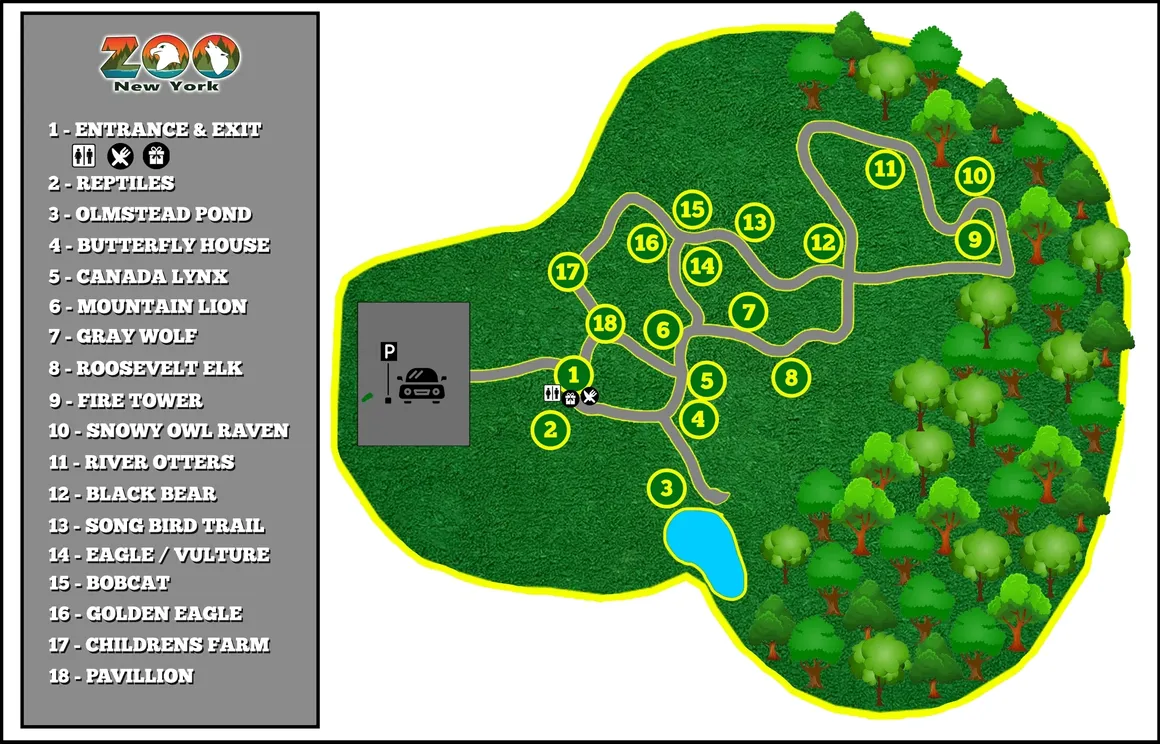1160x744 pixels.
Task: Click the restroom icon in the legend
Action: pos(84,155)
